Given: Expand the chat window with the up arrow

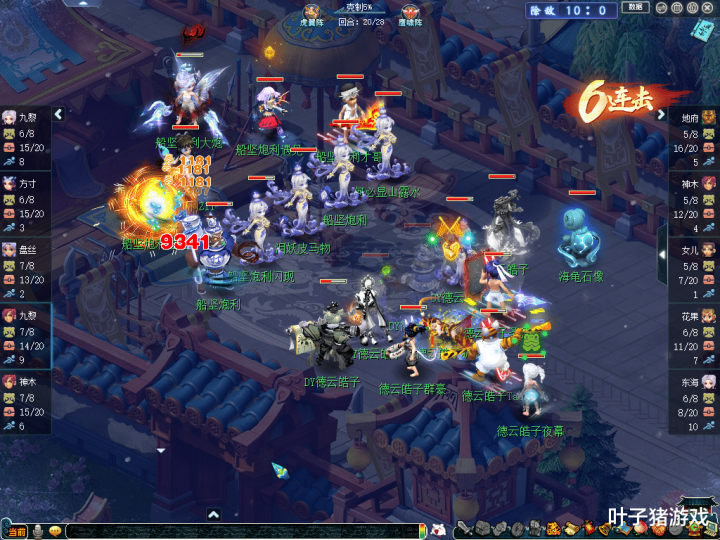Looking at the screenshot, I should pyautogui.click(x=212, y=514).
